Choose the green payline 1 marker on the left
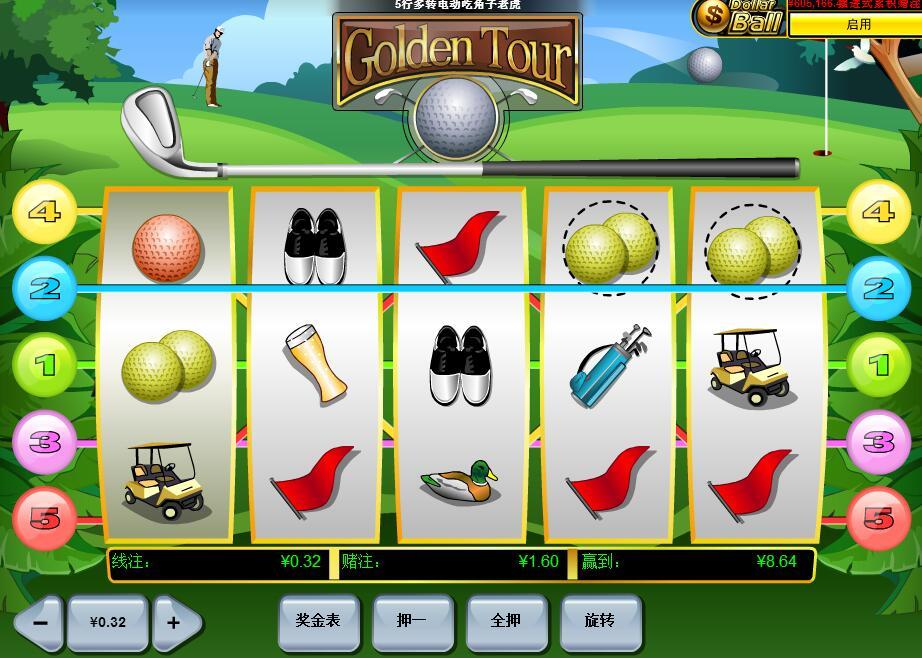 (45, 365)
